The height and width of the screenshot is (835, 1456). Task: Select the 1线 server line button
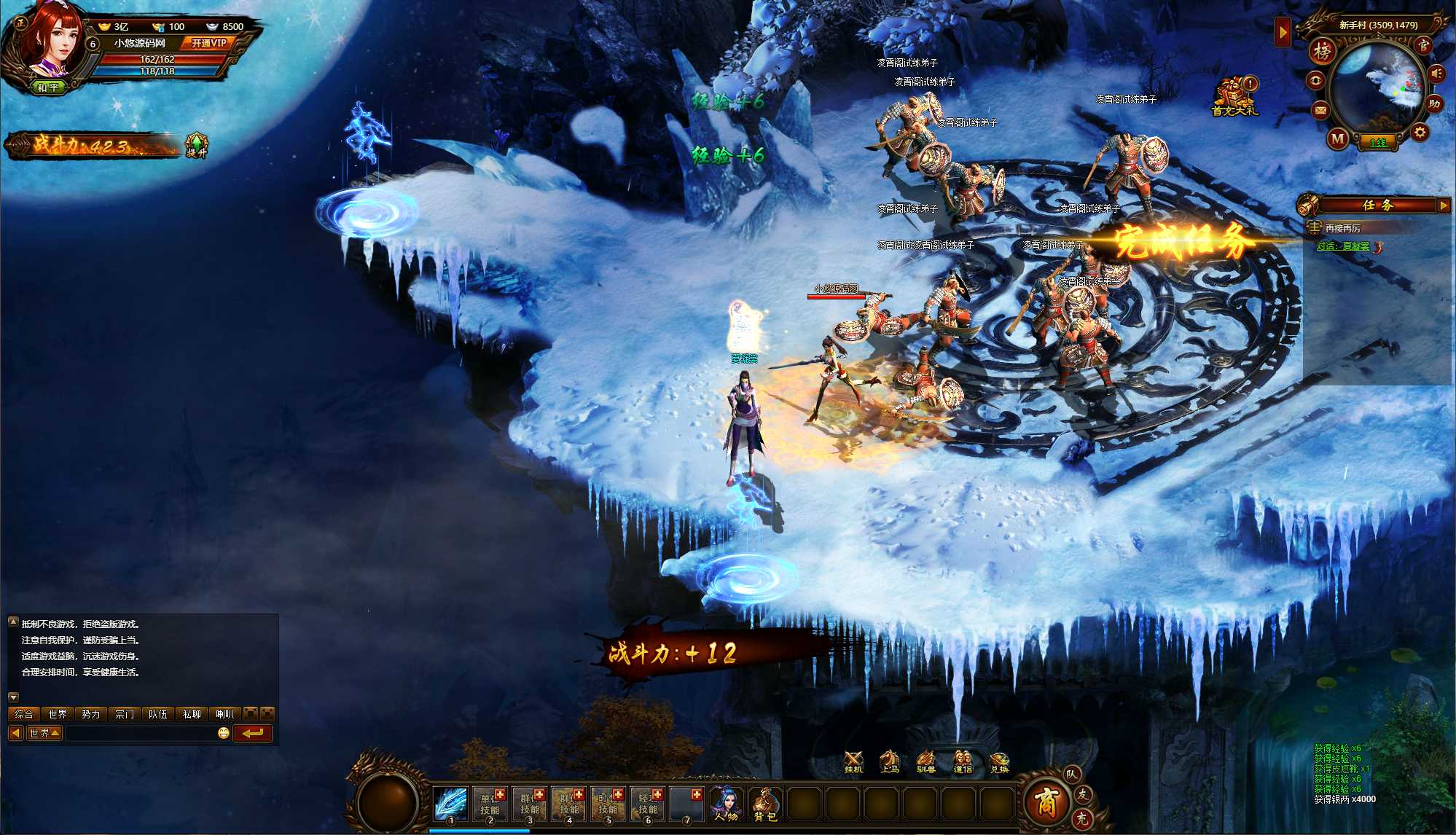click(x=1377, y=143)
